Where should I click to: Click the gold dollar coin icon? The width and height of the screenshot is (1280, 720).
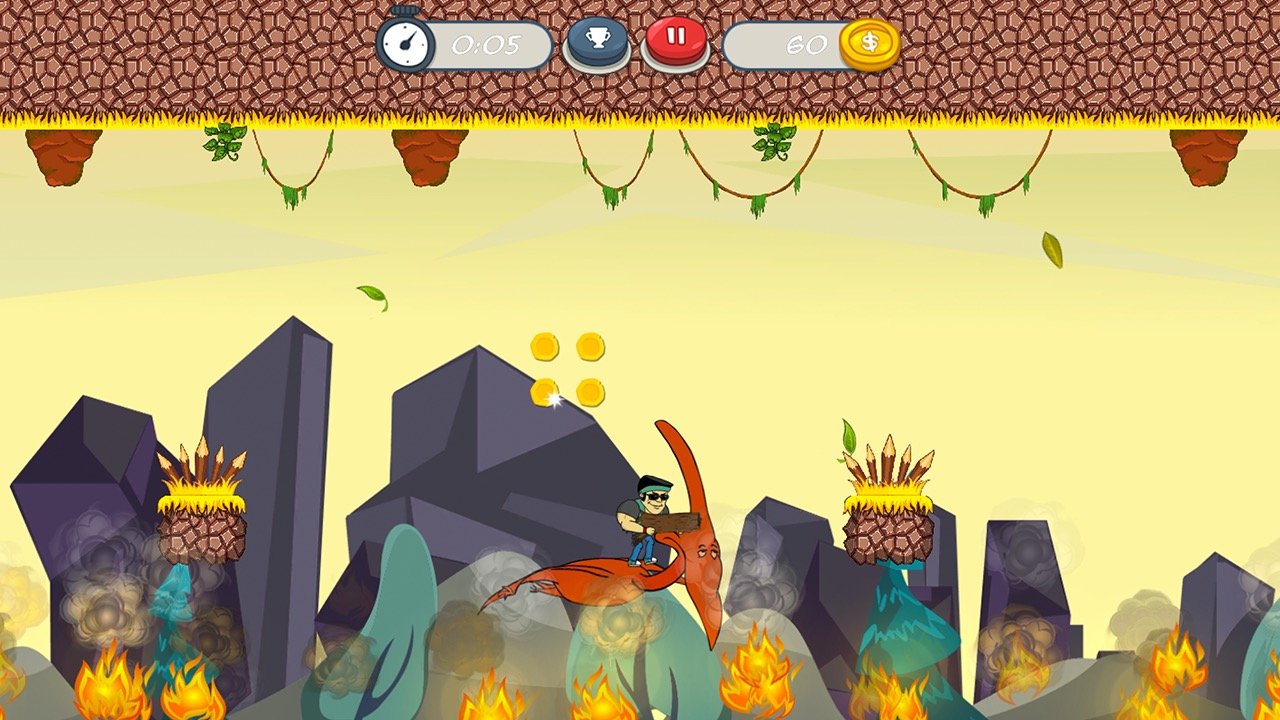pos(869,43)
